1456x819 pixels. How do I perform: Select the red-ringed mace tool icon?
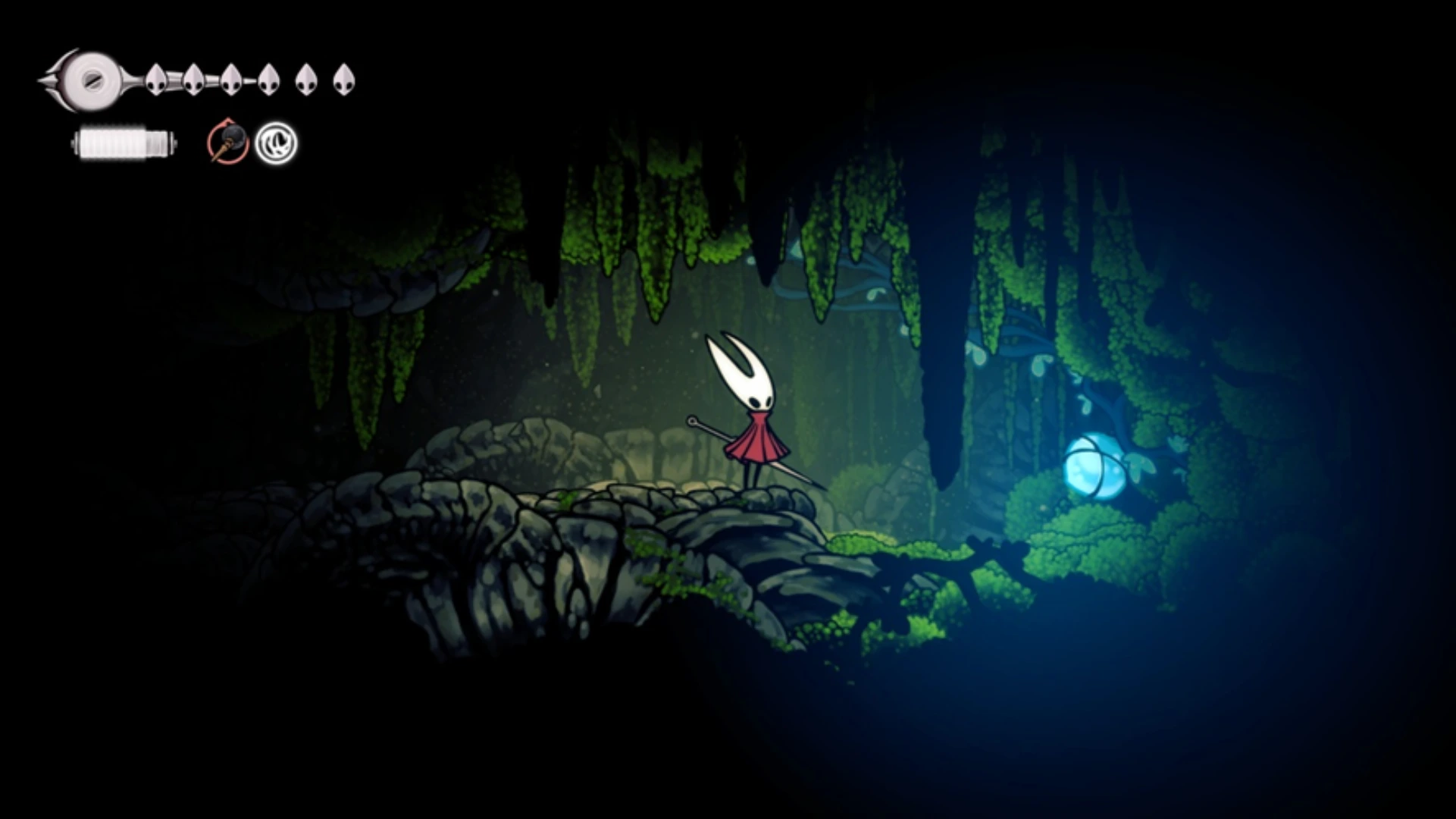click(228, 142)
